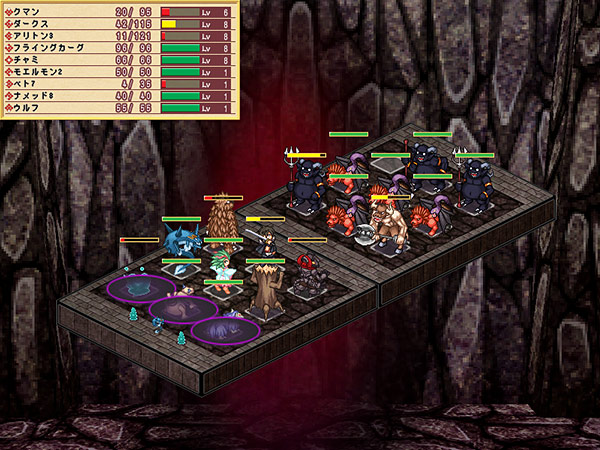Select ナメッド8 unit row

tap(118, 95)
